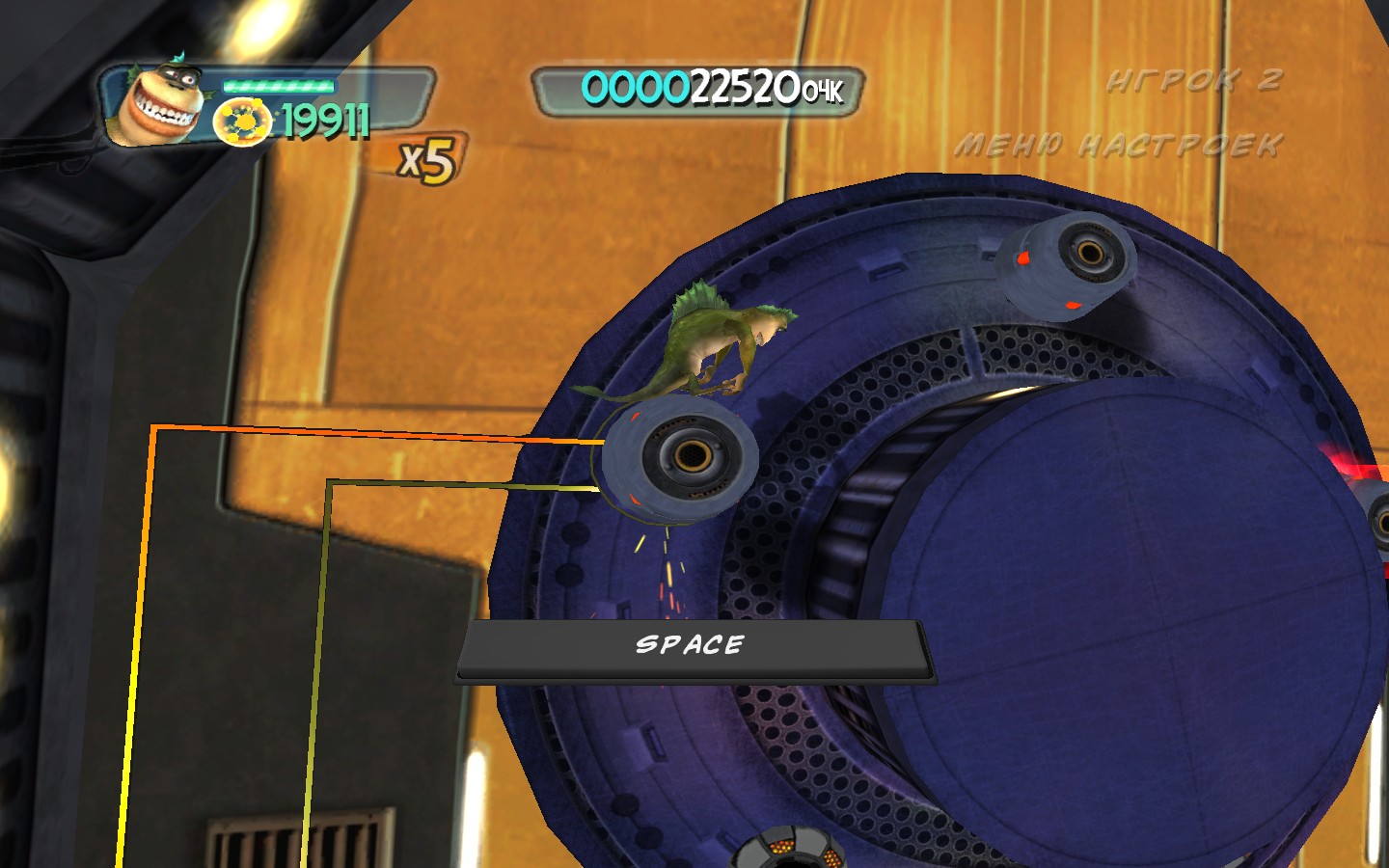Select the ИГРОК 2 player label
The height and width of the screenshot is (868, 1389).
1194,80
